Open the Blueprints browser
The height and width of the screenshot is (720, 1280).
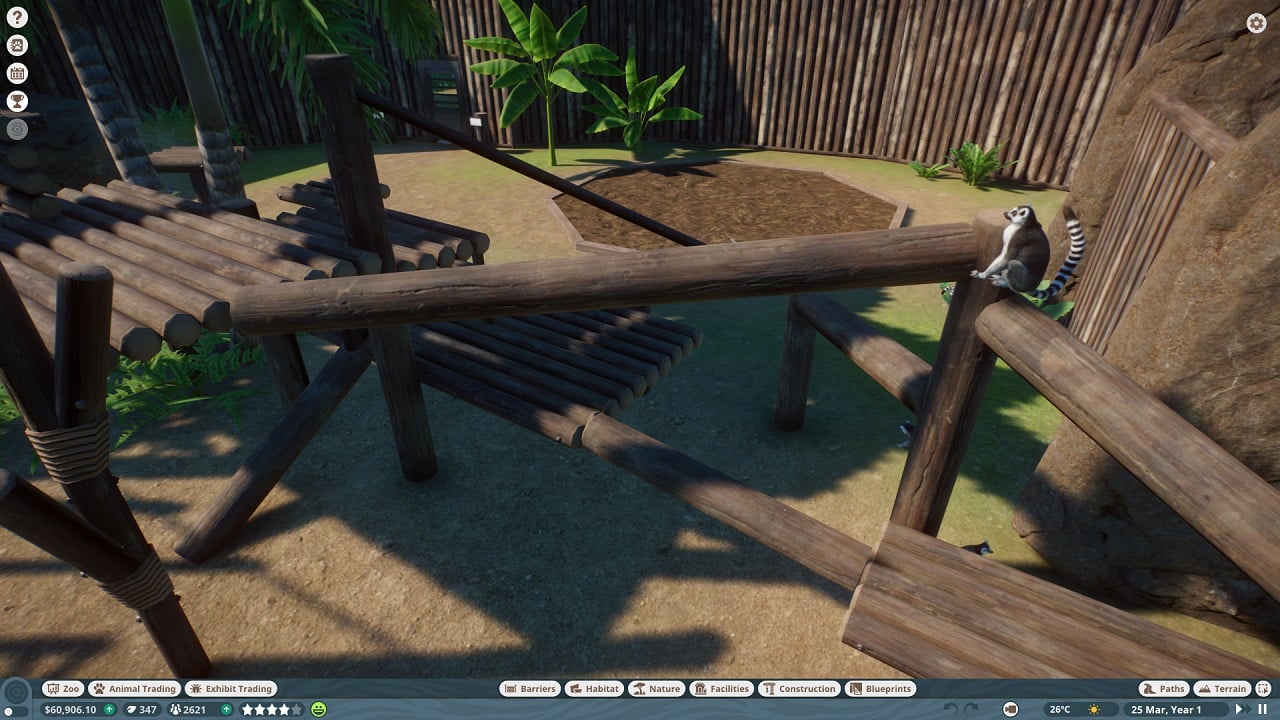pos(879,688)
